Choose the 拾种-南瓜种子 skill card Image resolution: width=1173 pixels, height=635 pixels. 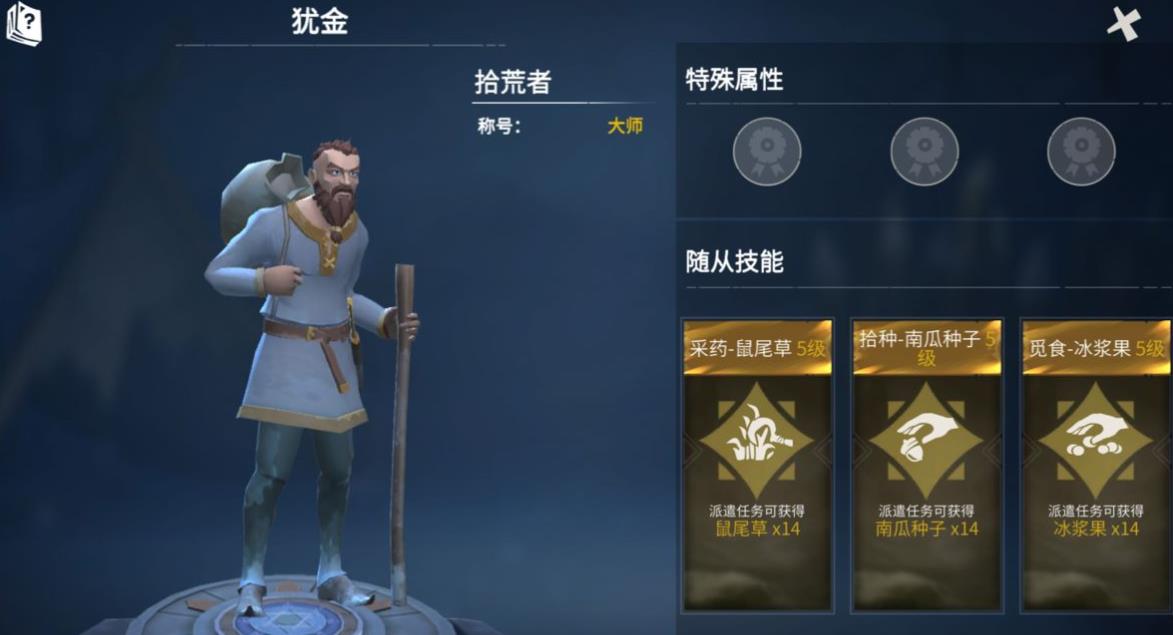pos(927,465)
